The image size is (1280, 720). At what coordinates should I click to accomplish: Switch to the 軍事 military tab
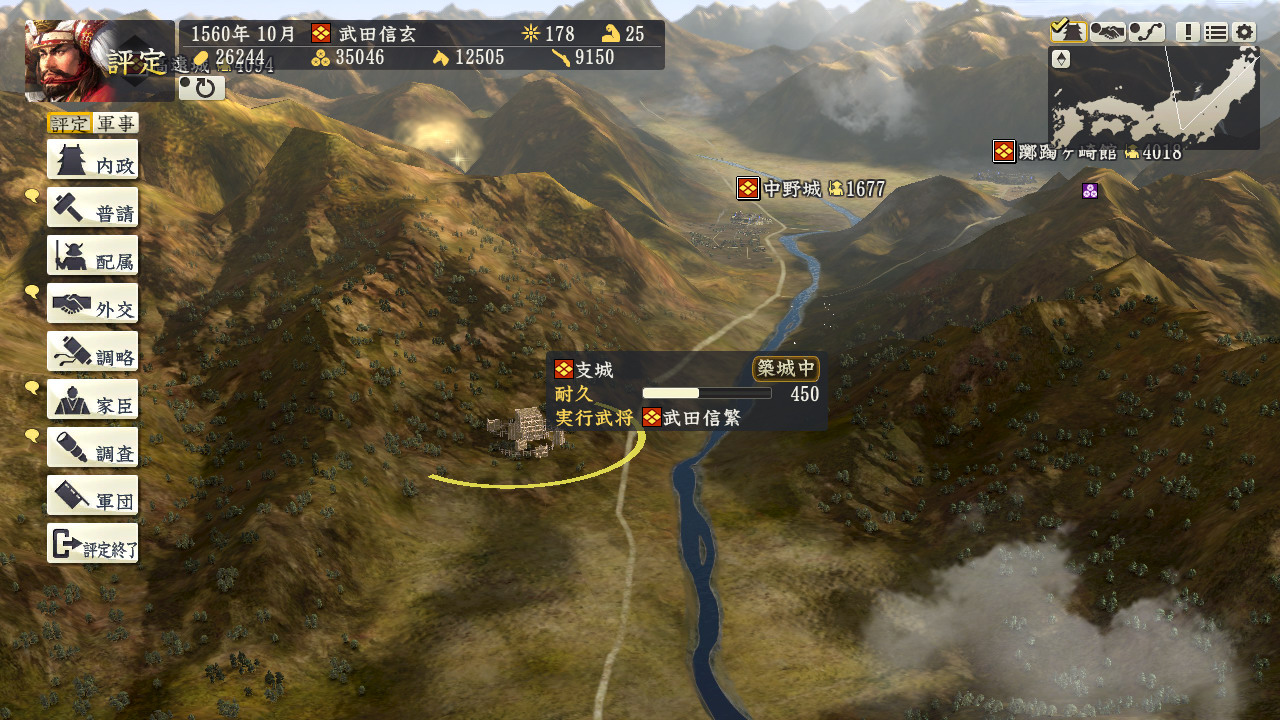(116, 123)
